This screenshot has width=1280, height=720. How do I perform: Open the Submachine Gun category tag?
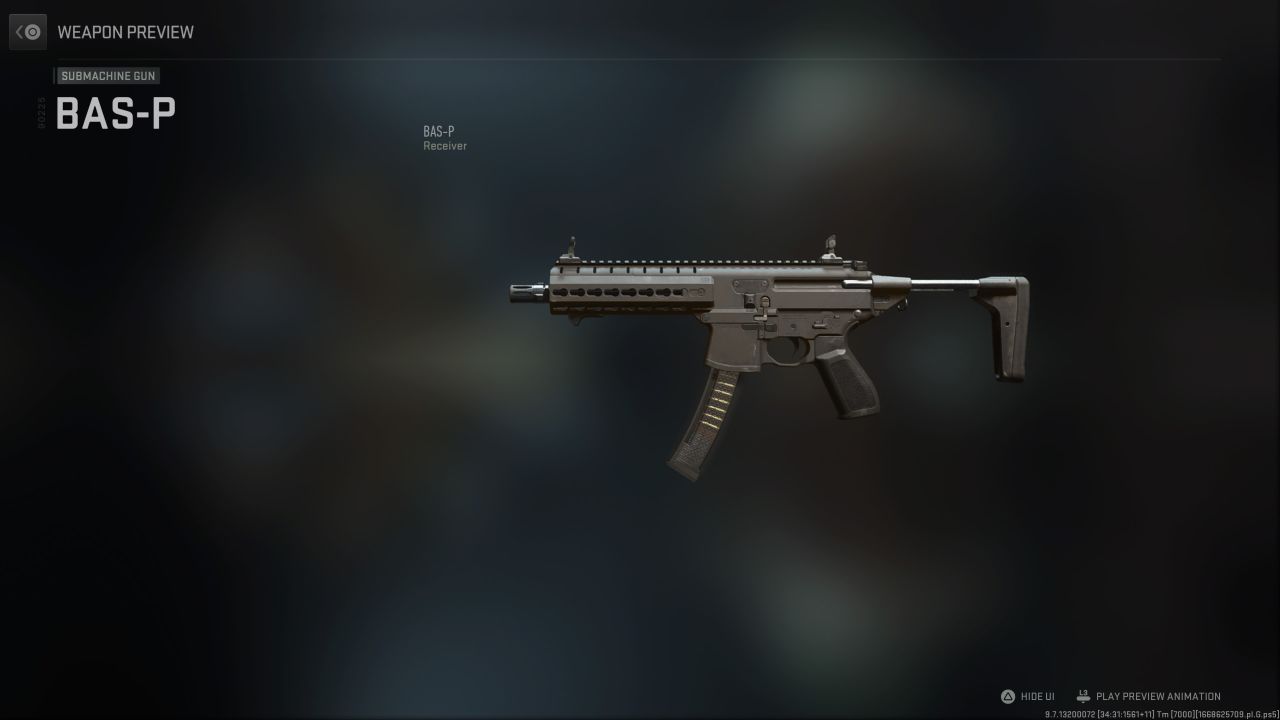[x=108, y=75]
